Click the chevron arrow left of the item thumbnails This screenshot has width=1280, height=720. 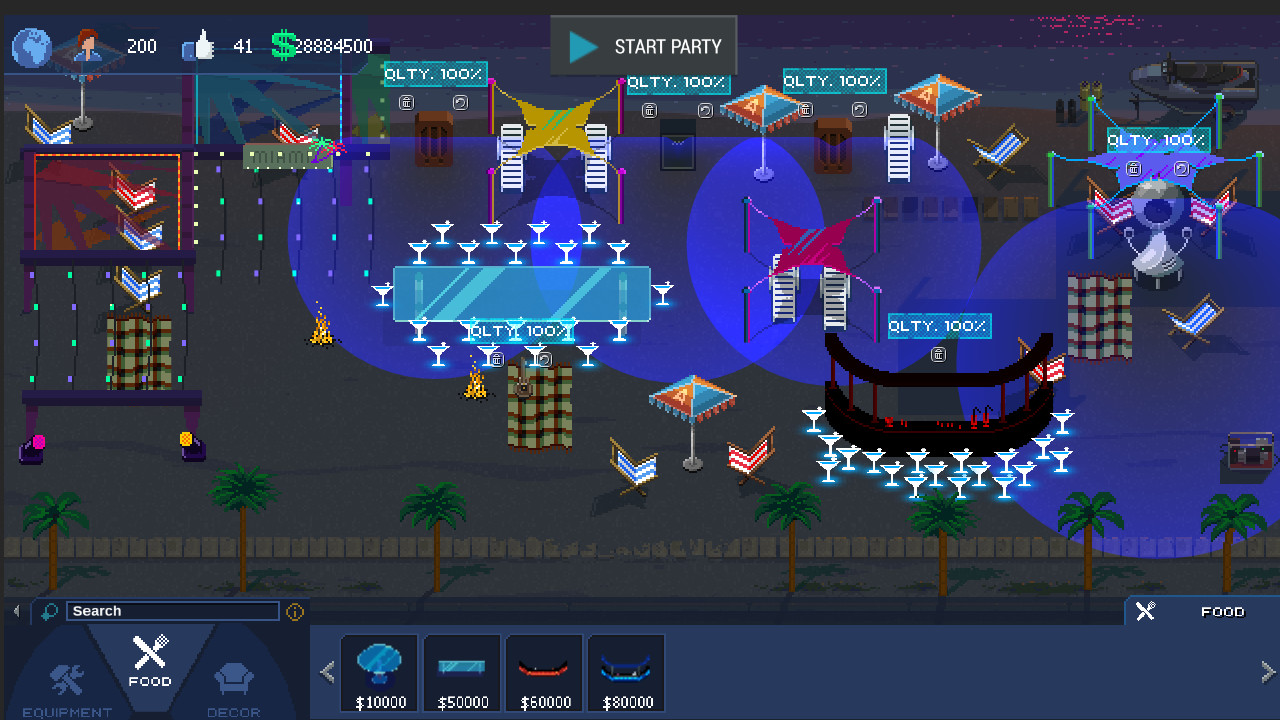[326, 671]
